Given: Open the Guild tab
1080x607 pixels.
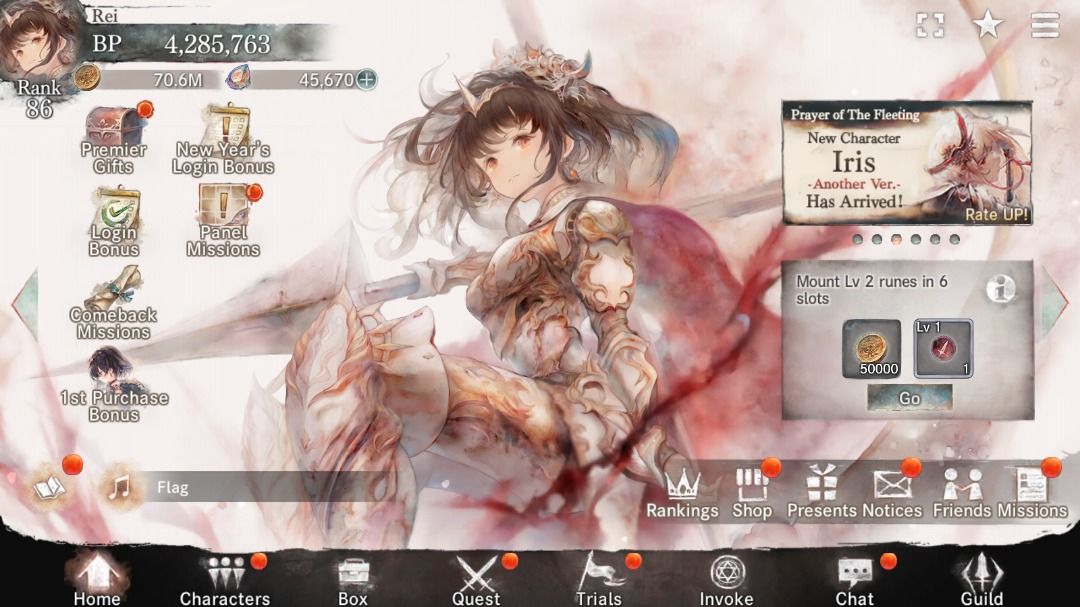Looking at the screenshot, I should click(981, 579).
